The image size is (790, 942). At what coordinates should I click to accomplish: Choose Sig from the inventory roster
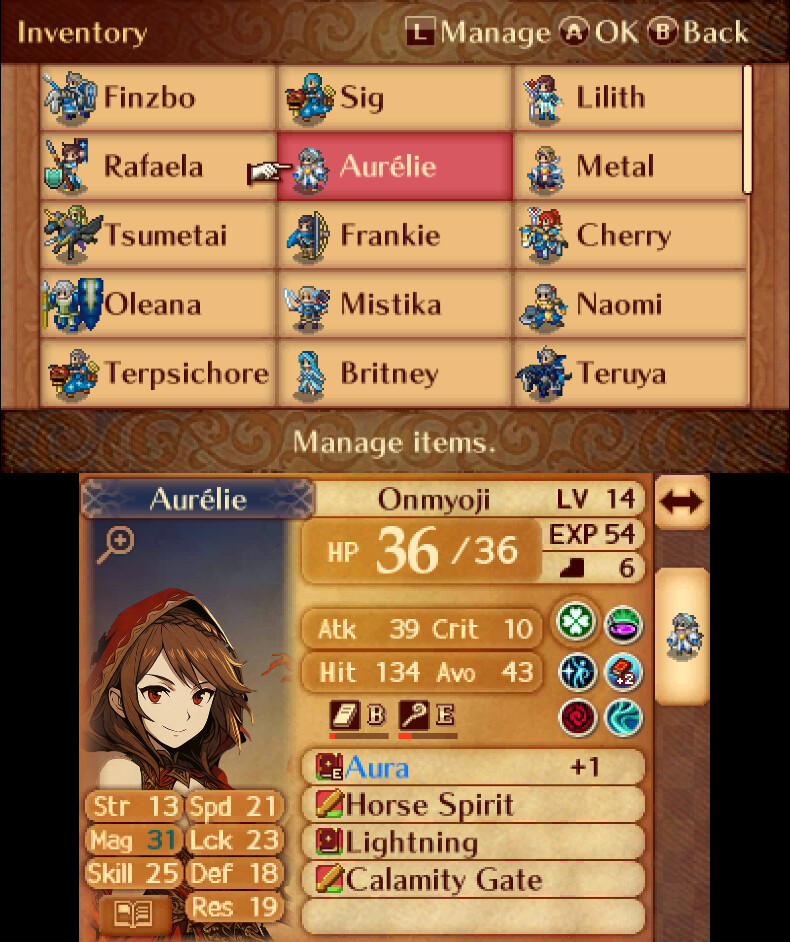394,98
